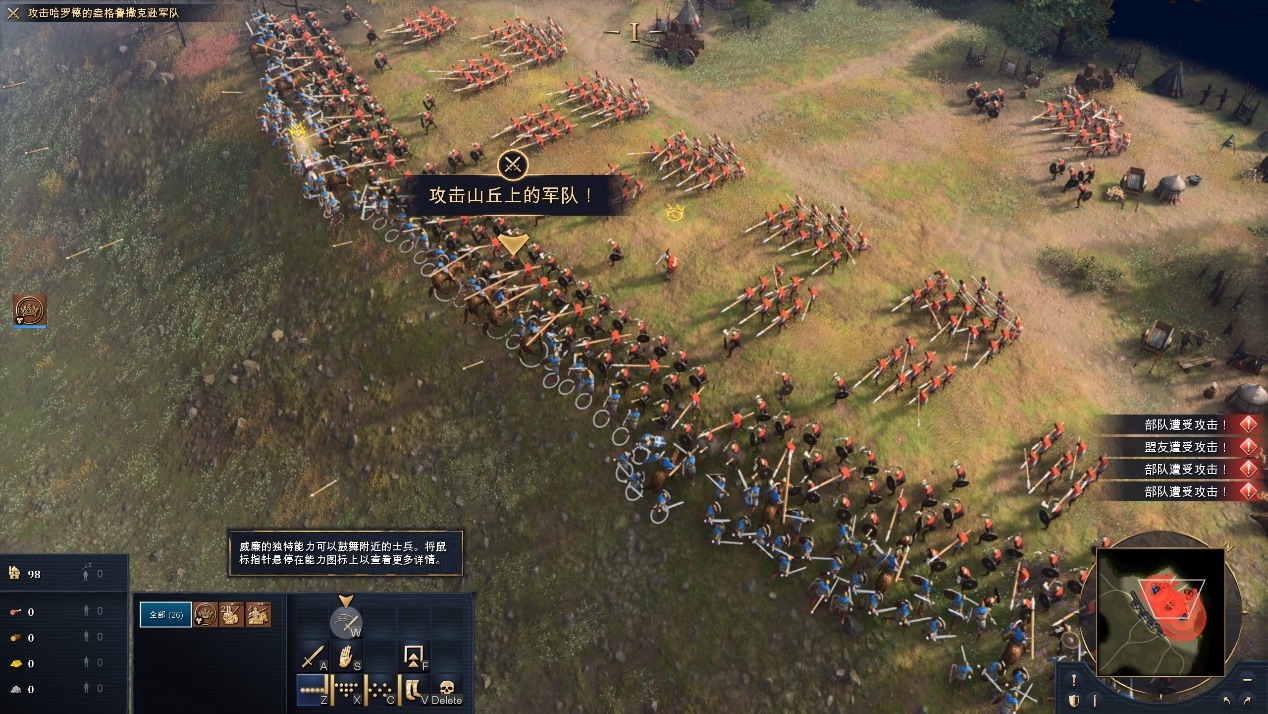Image resolution: width=1268 pixels, height=714 pixels.
Task: Click the framed double-arrow command icon
Action: (413, 657)
